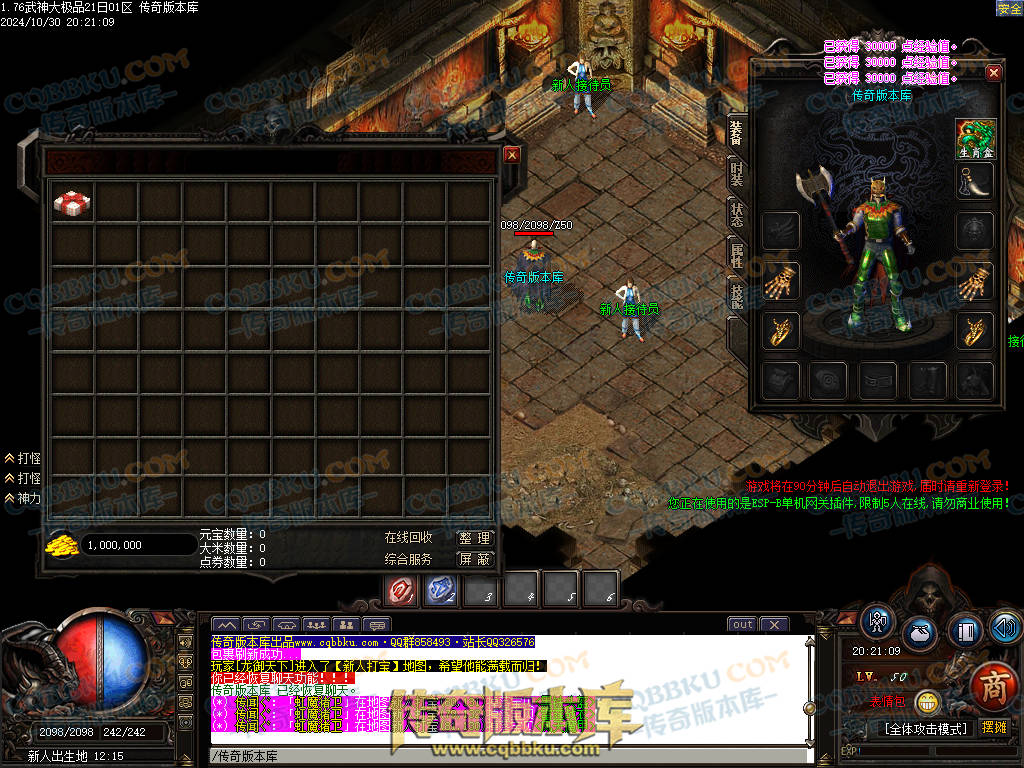Click the 屏蔽 (block) button
This screenshot has height=768, width=1024.
pos(475,559)
